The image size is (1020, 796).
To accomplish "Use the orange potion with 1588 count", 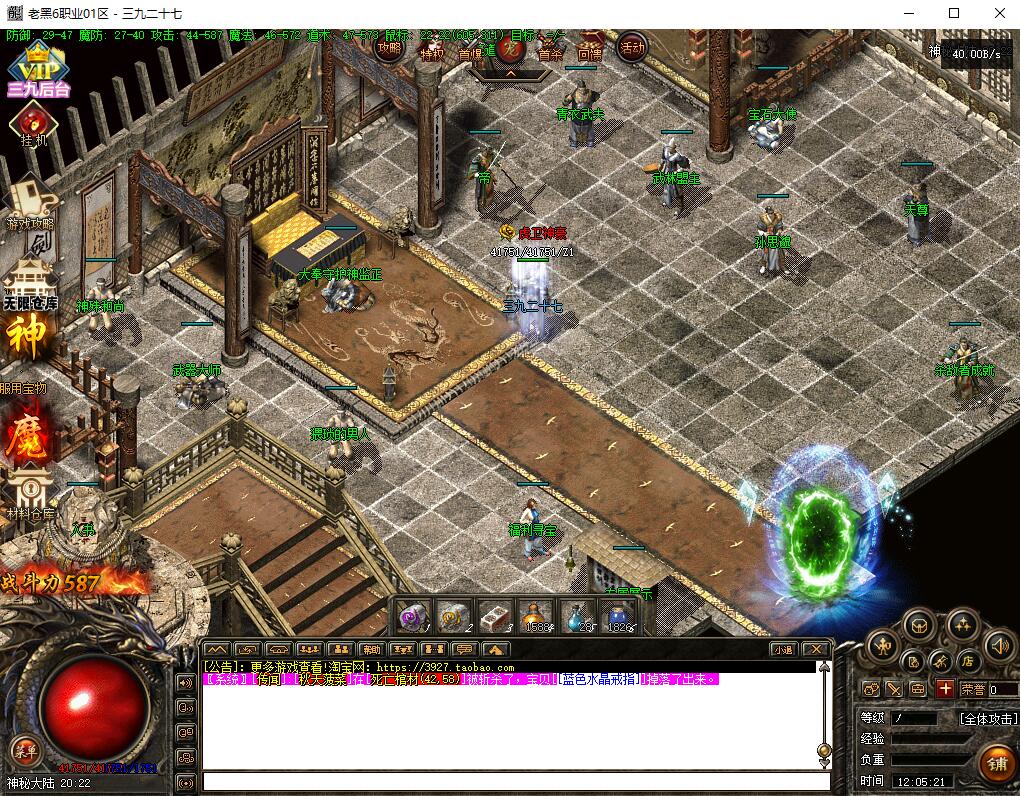I will (536, 616).
